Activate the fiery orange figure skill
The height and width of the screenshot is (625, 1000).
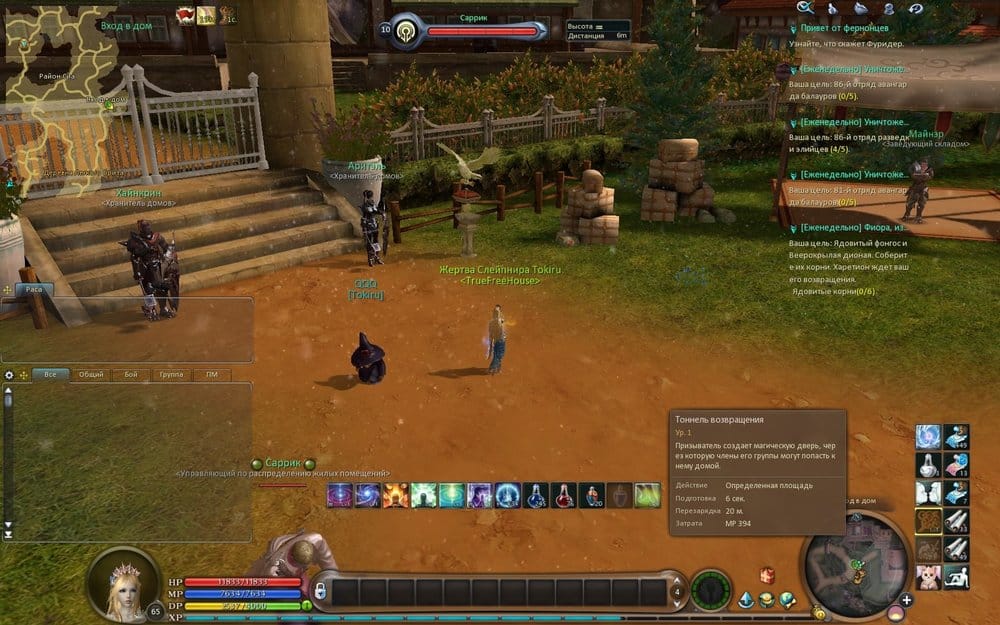click(x=395, y=494)
